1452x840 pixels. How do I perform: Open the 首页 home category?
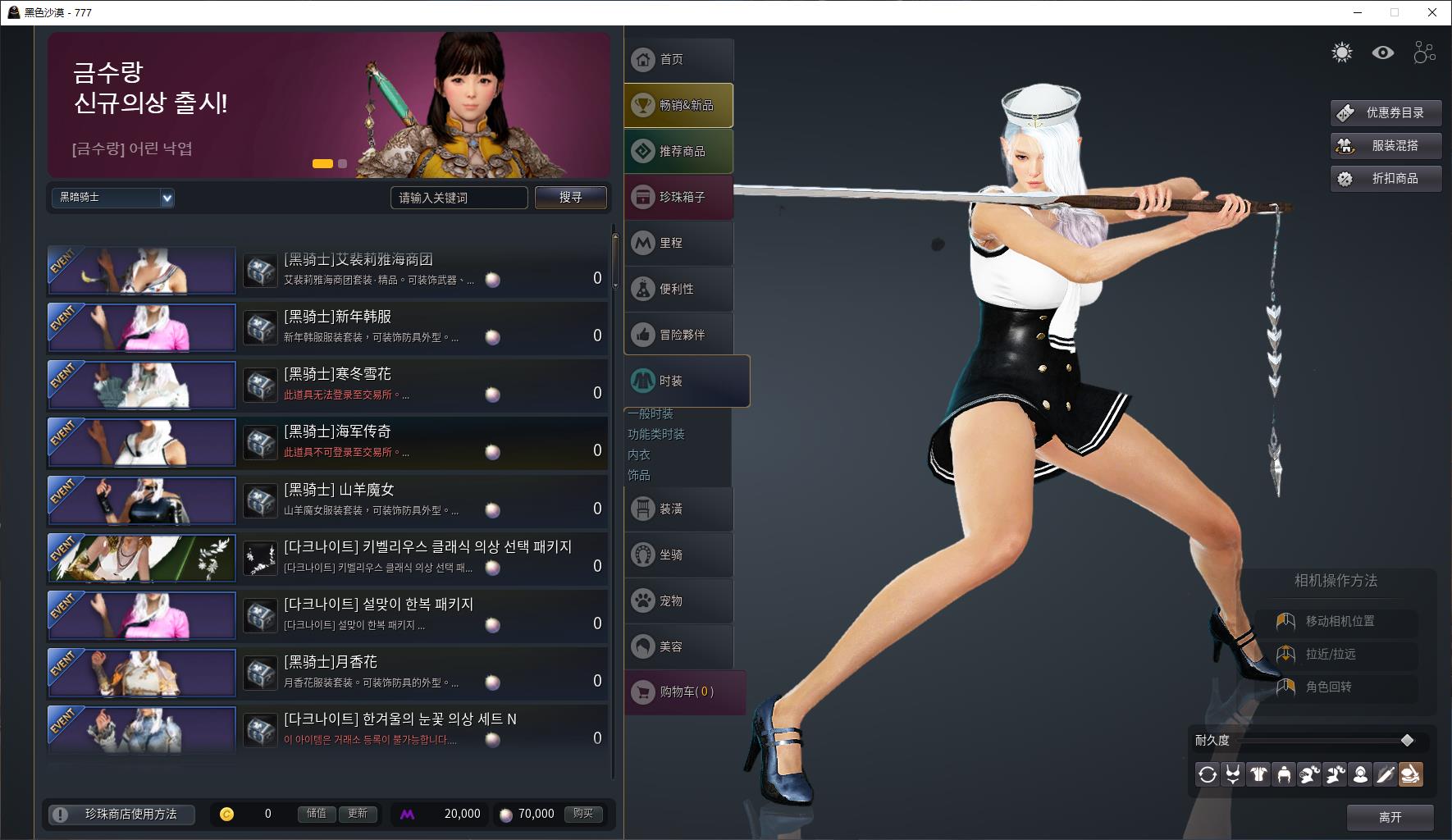pyautogui.click(x=678, y=60)
